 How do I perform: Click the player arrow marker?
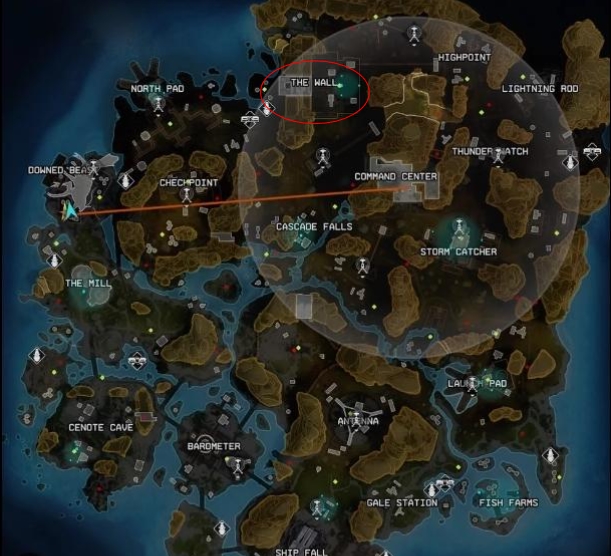click(71, 210)
